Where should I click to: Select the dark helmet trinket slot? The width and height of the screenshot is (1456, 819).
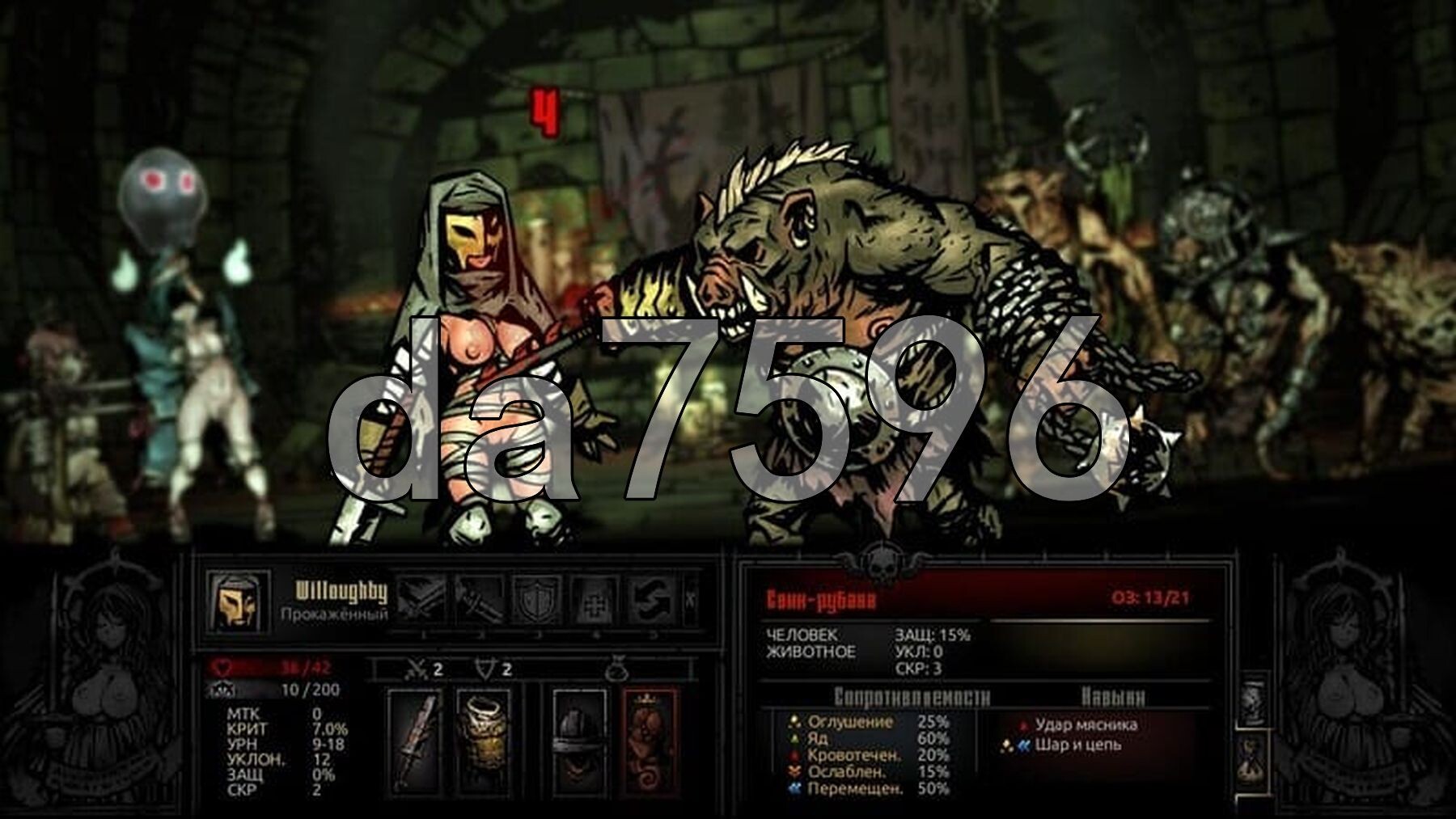[x=578, y=741]
